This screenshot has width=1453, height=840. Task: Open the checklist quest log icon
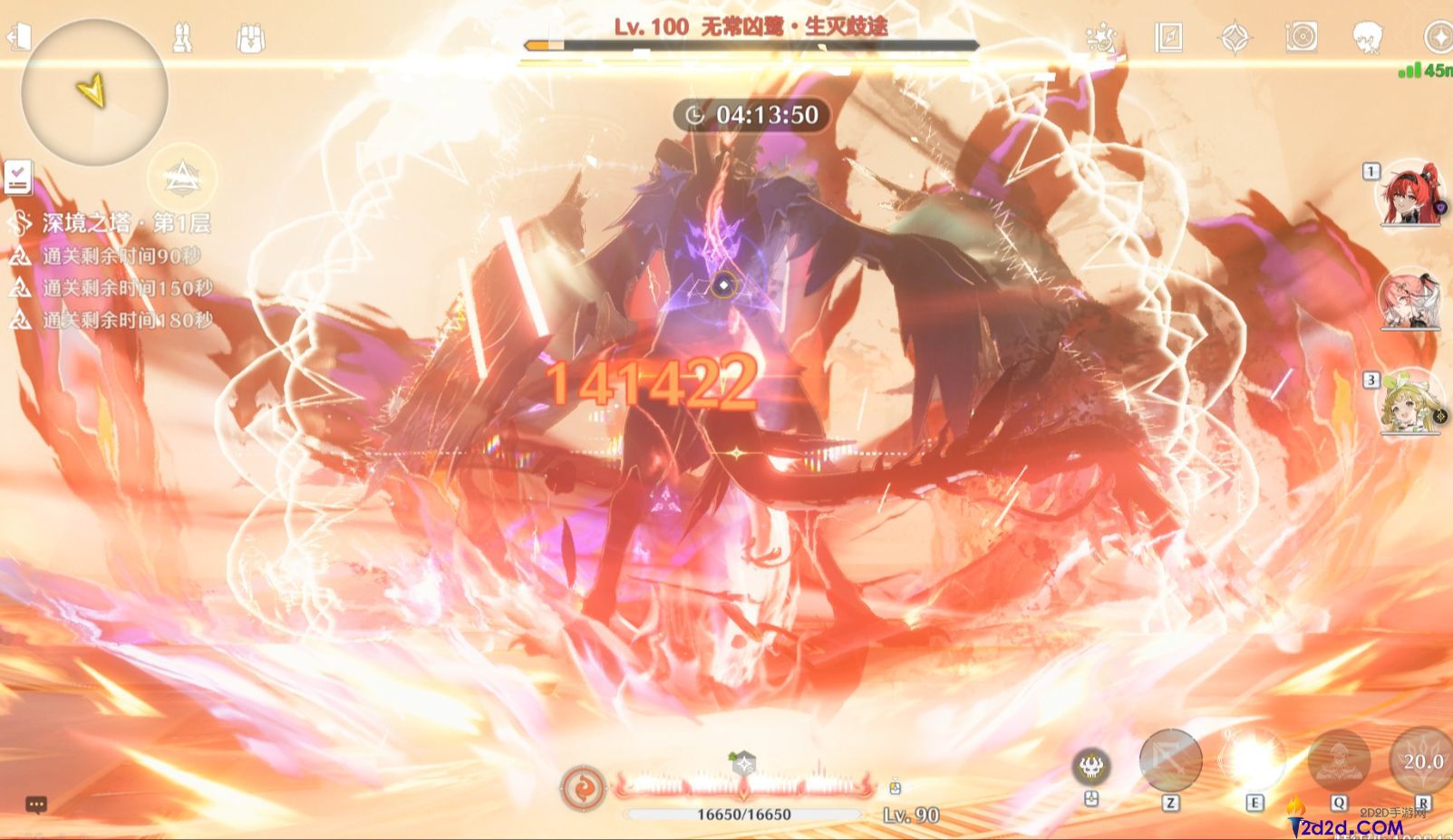pos(17,178)
